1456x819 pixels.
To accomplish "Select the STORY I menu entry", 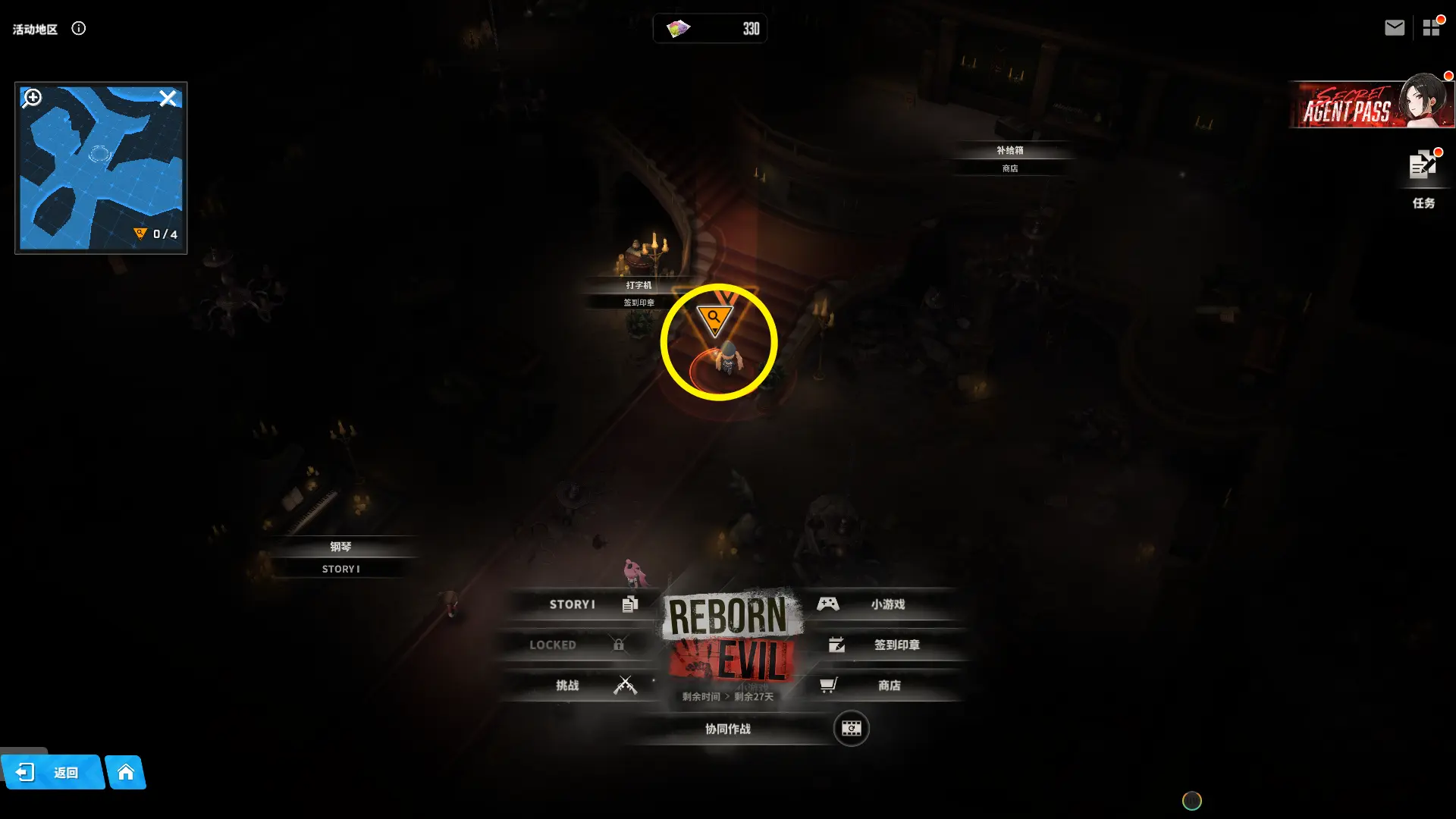I will pyautogui.click(x=582, y=604).
